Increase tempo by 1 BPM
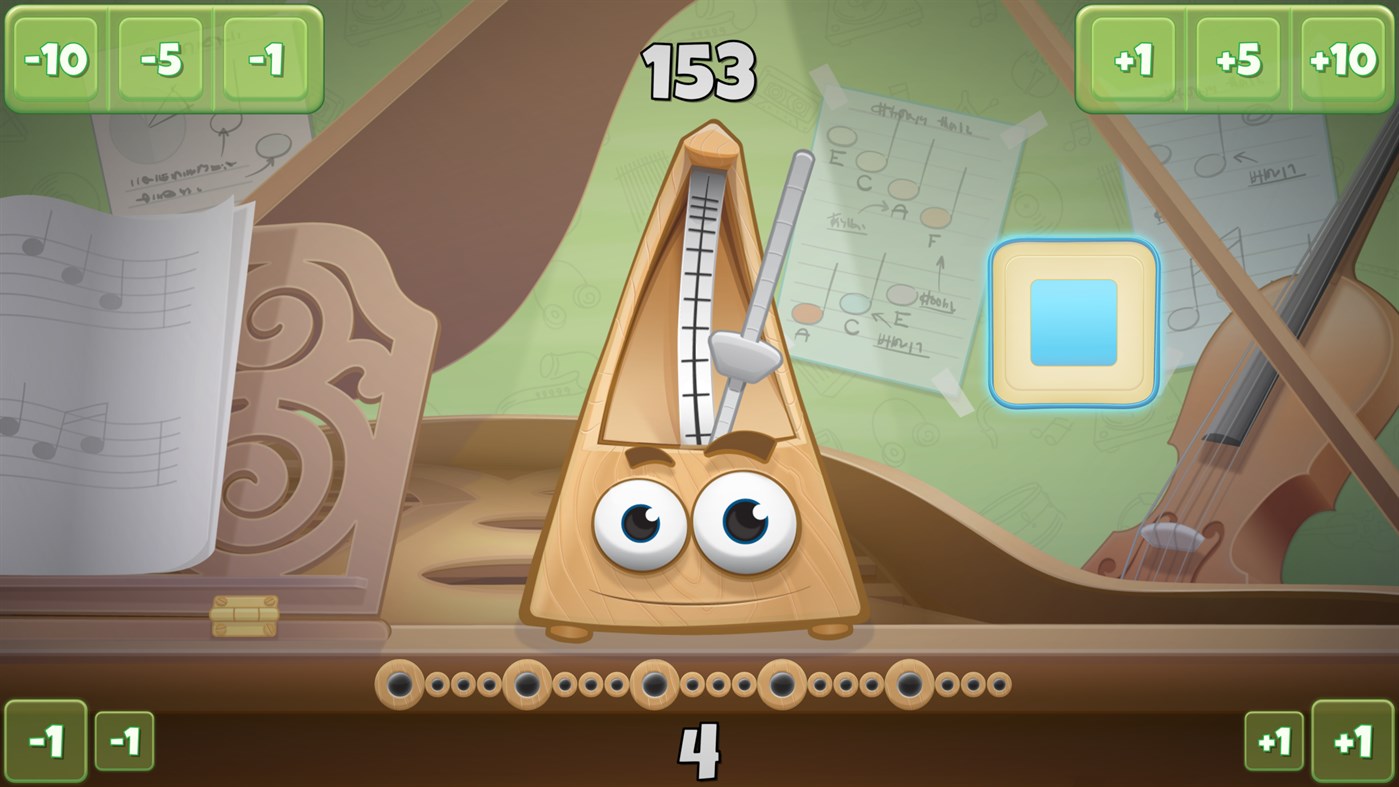1399x787 pixels. 1133,60
